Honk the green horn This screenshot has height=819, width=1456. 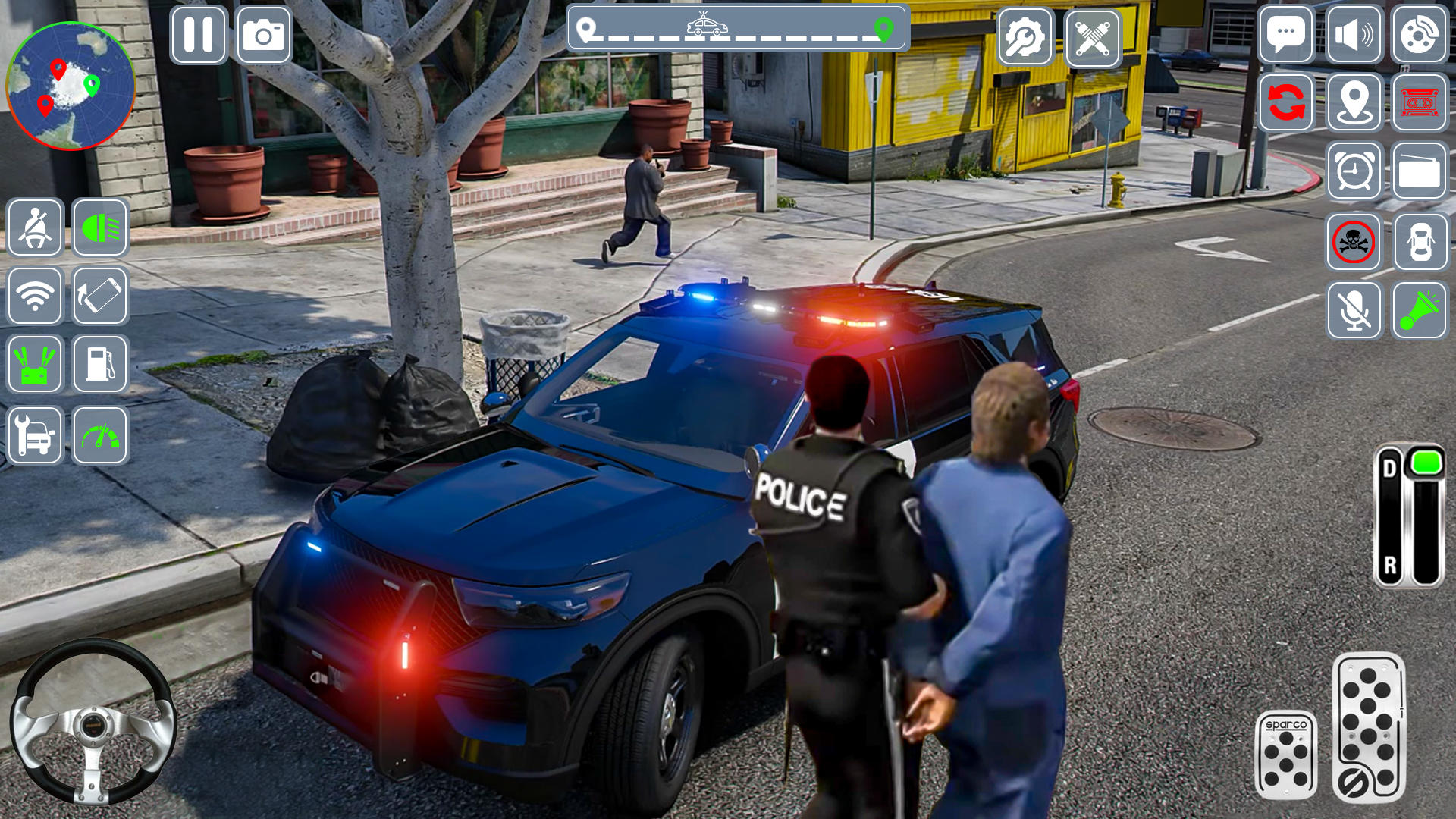pyautogui.click(x=1422, y=312)
